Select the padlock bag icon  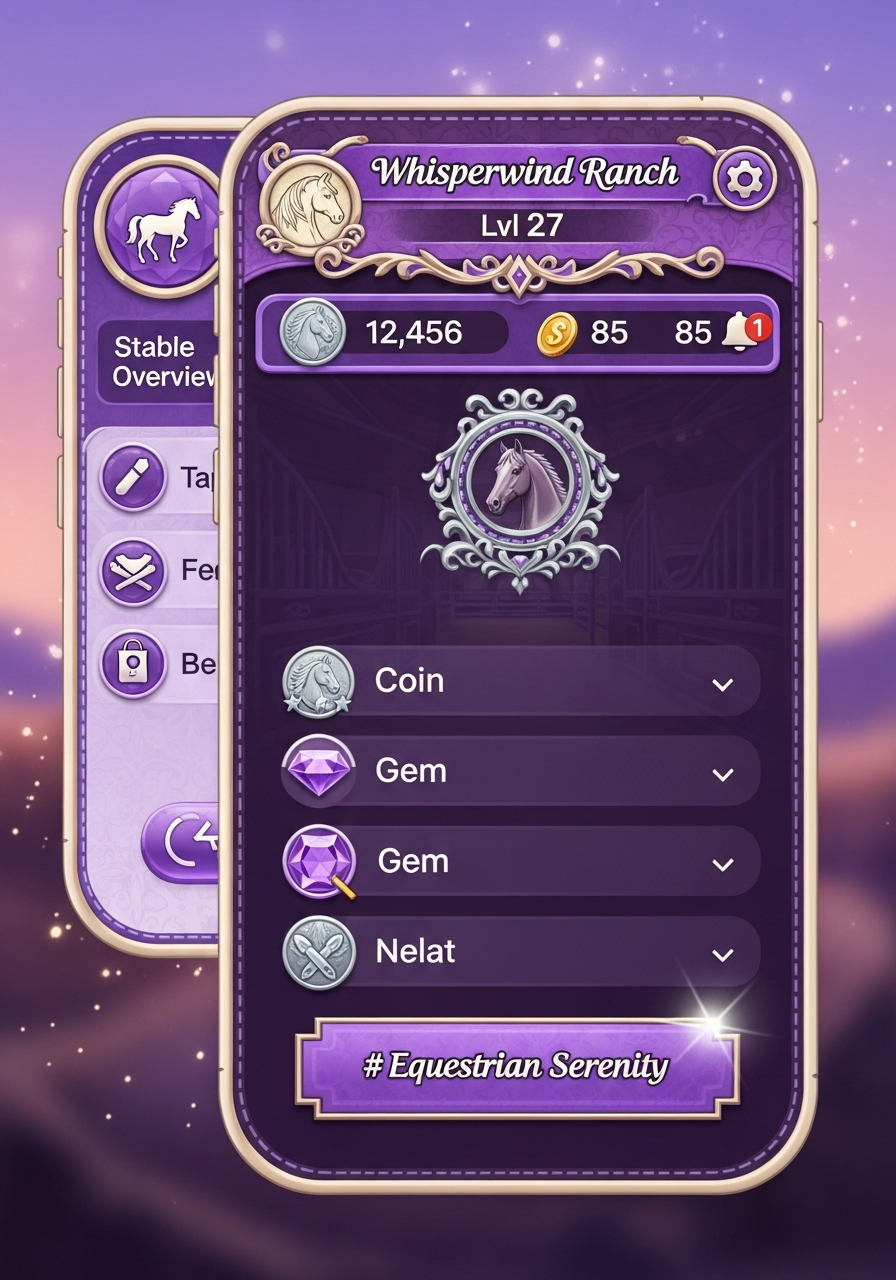tap(132, 661)
